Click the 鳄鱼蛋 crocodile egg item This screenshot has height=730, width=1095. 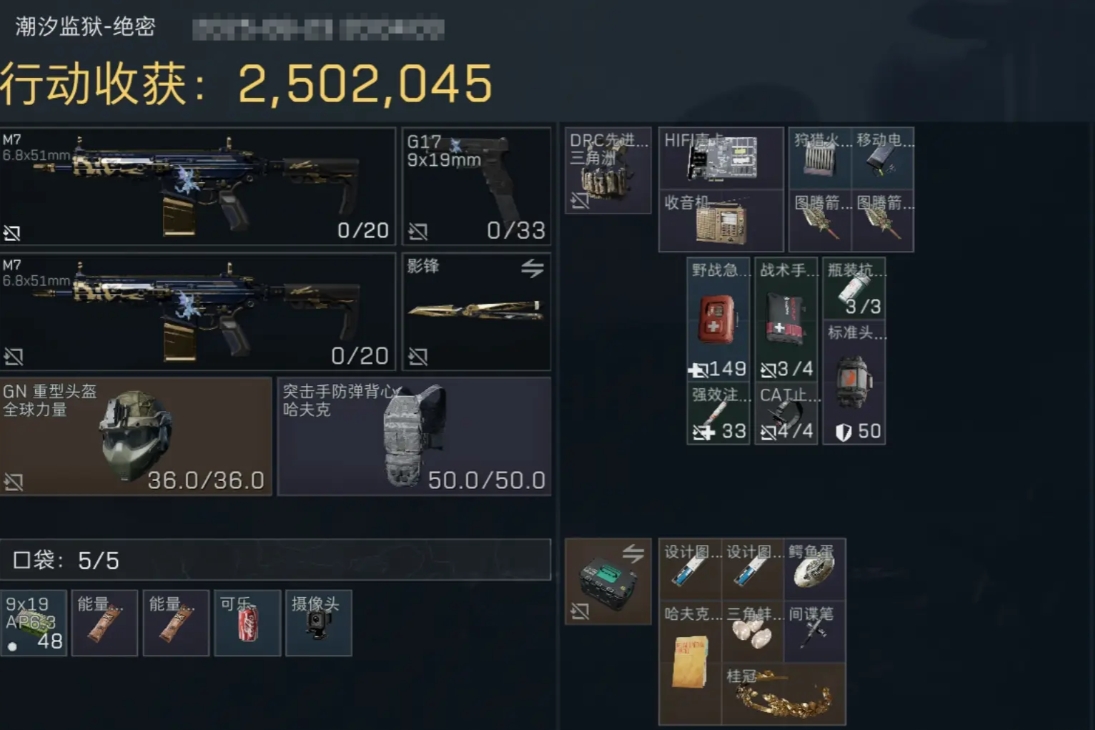click(x=814, y=570)
